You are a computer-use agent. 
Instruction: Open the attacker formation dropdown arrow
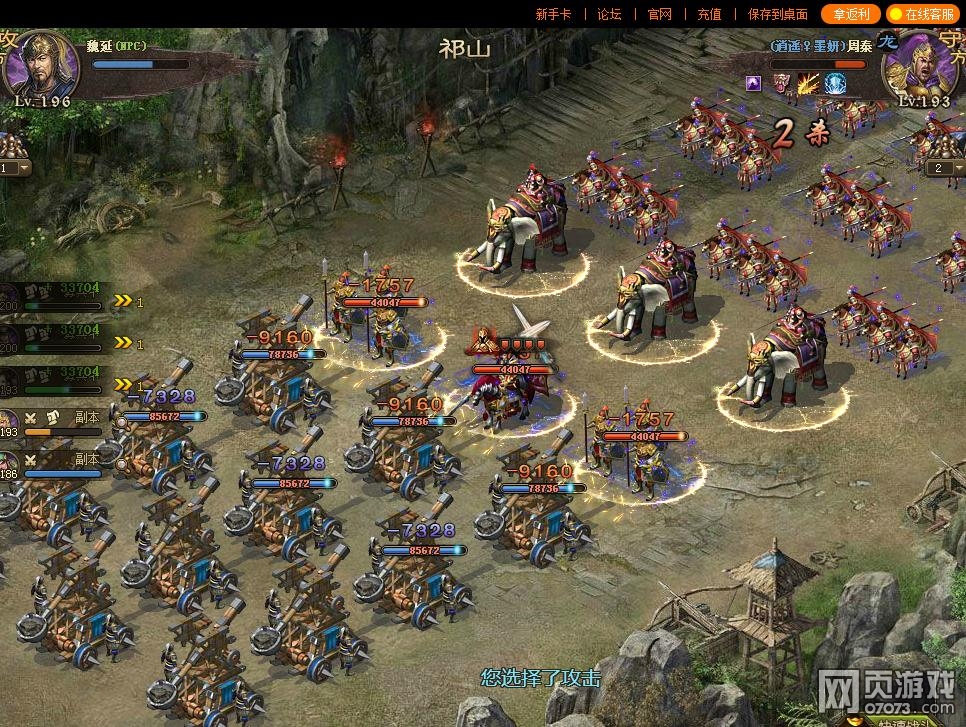pos(26,168)
